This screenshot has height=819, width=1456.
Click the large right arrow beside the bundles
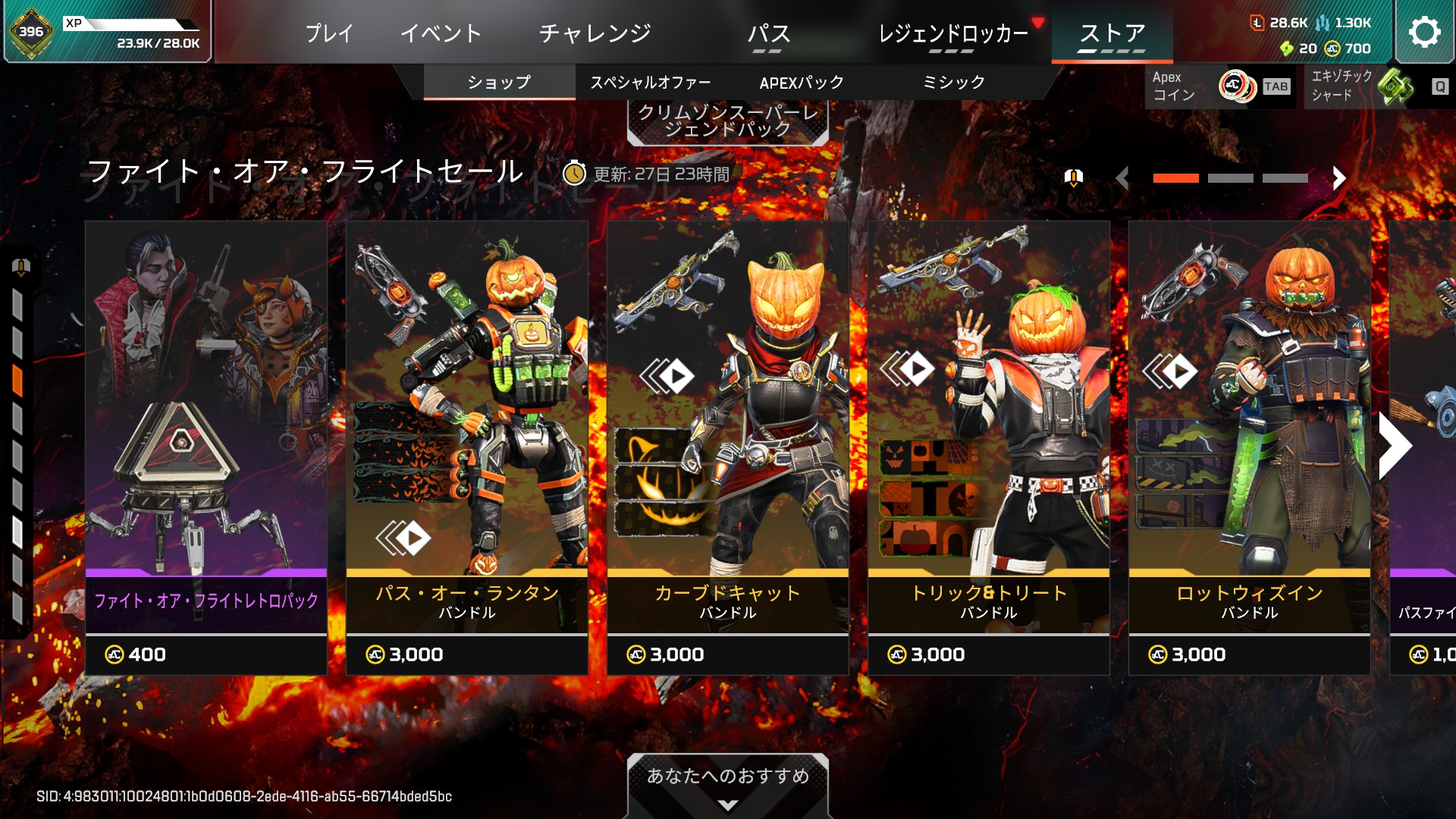click(1395, 446)
